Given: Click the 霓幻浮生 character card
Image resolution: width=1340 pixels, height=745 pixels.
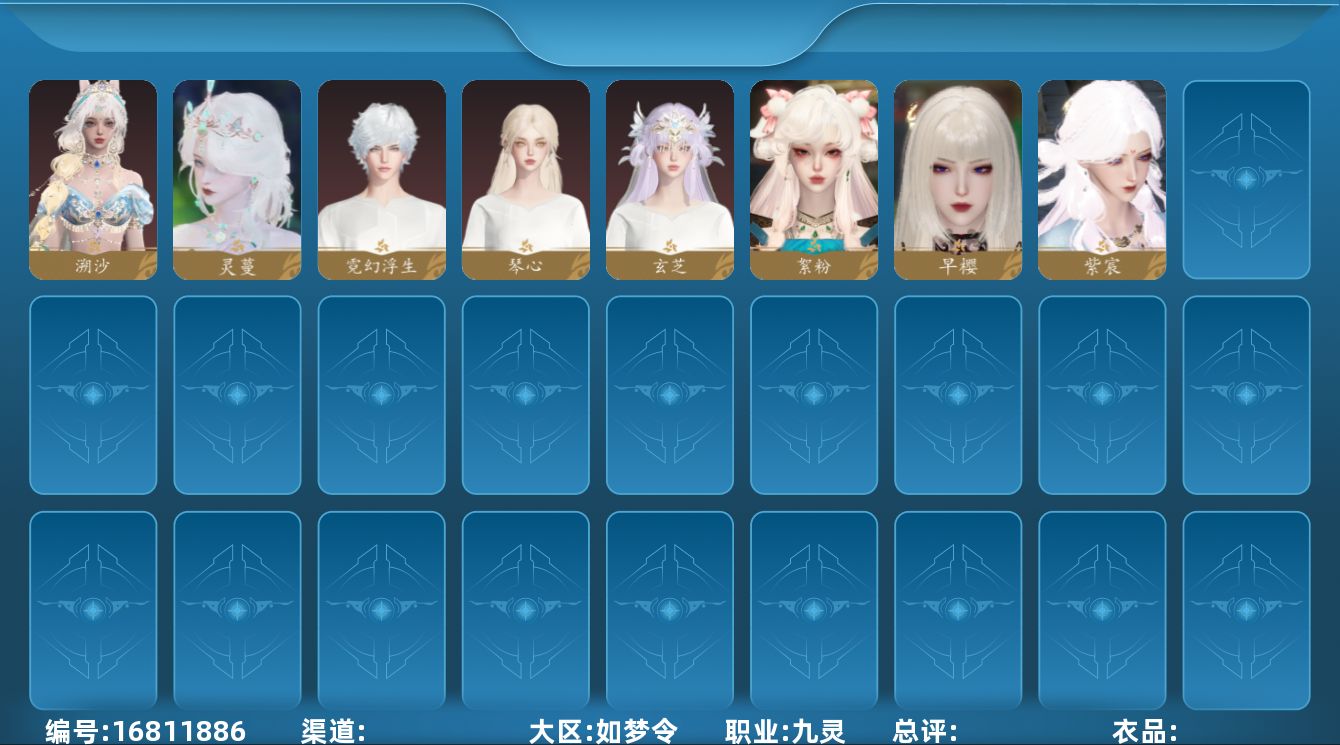Looking at the screenshot, I should pos(381,178).
